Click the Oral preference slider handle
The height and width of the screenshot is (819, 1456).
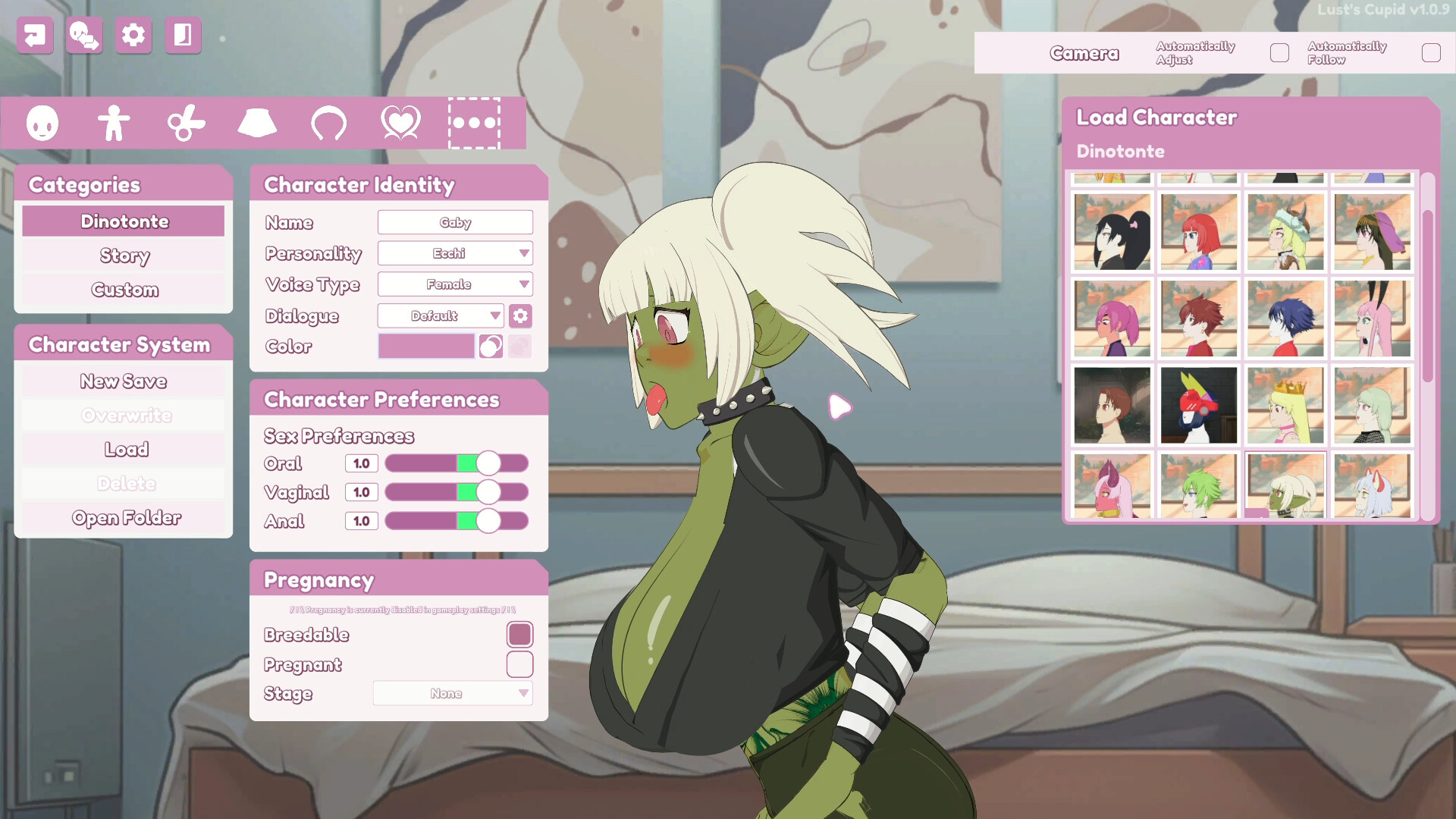pos(488,463)
